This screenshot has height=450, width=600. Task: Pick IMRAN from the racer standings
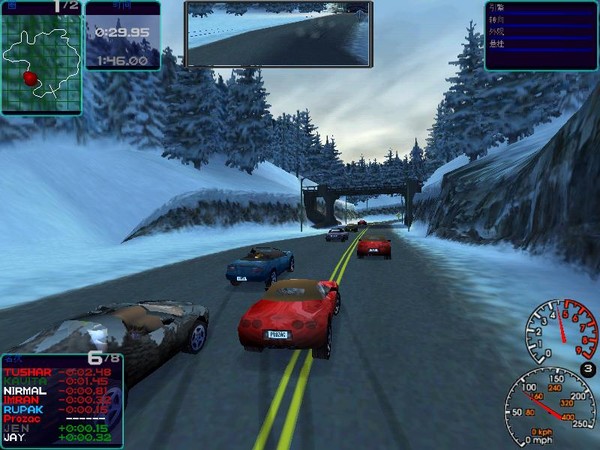[21, 400]
